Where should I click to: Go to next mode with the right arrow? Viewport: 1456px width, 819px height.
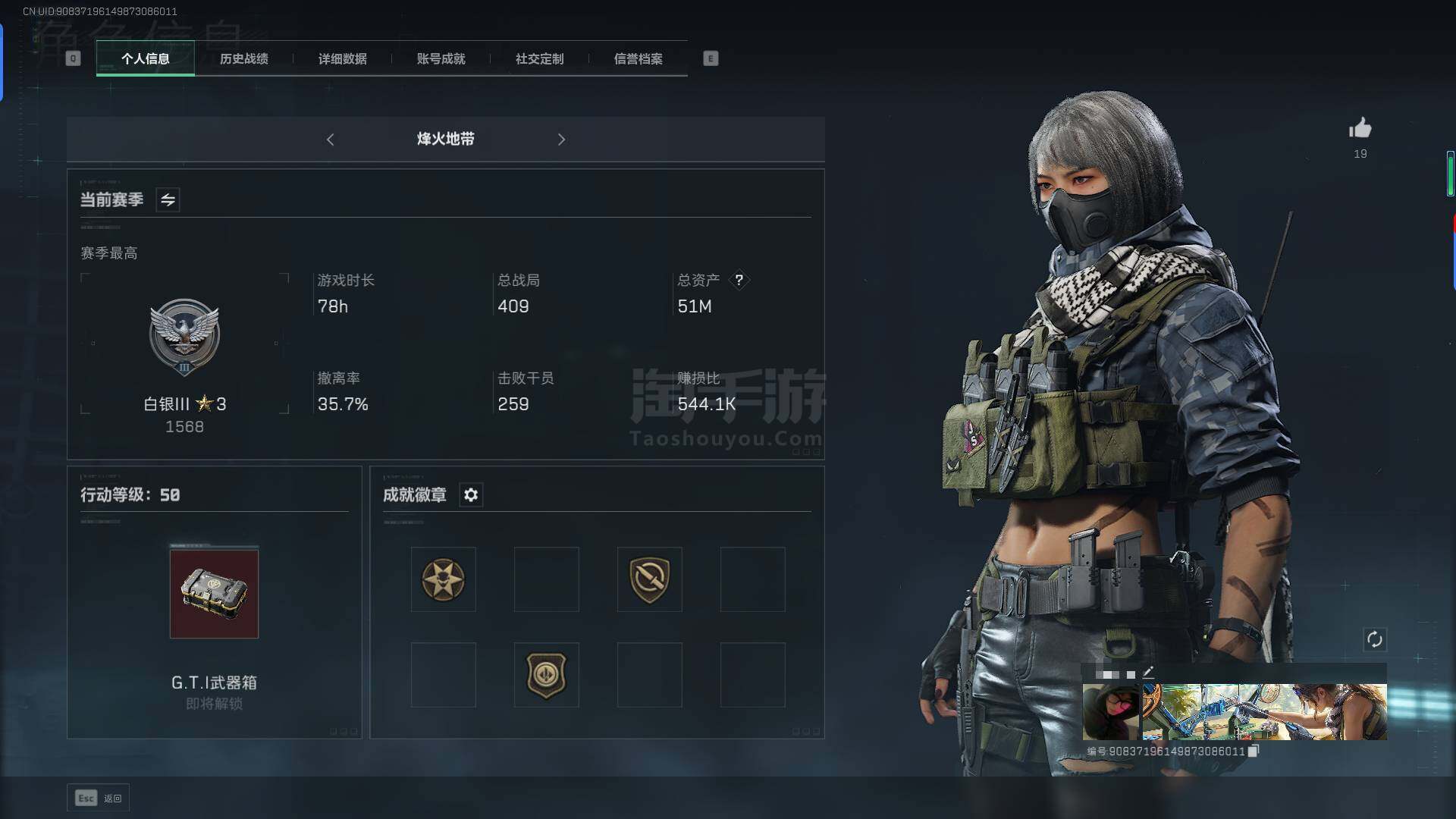click(x=562, y=140)
